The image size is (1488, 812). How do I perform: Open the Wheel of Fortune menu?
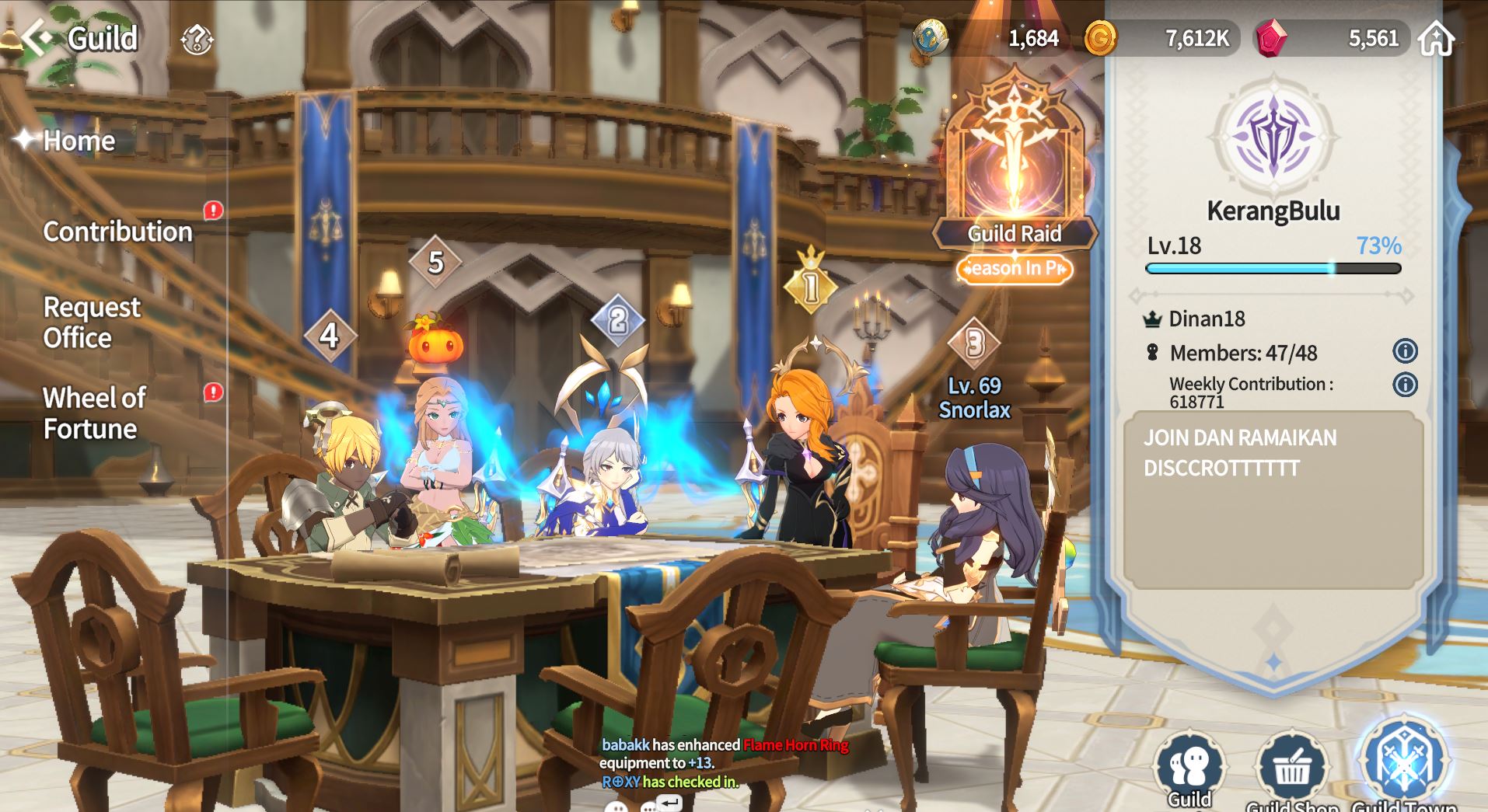point(94,413)
